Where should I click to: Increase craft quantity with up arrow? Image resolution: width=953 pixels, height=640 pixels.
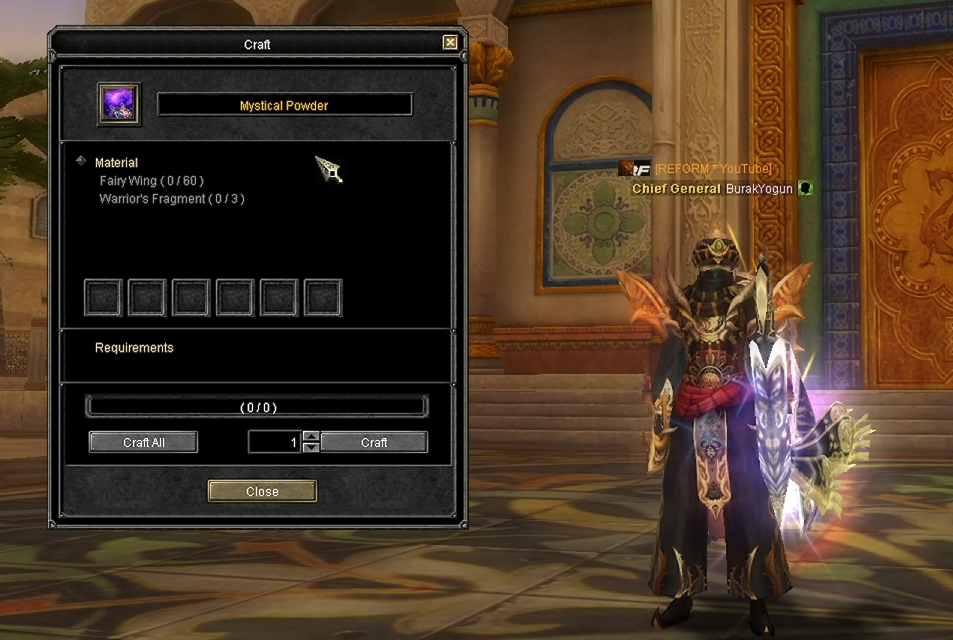tap(311, 436)
